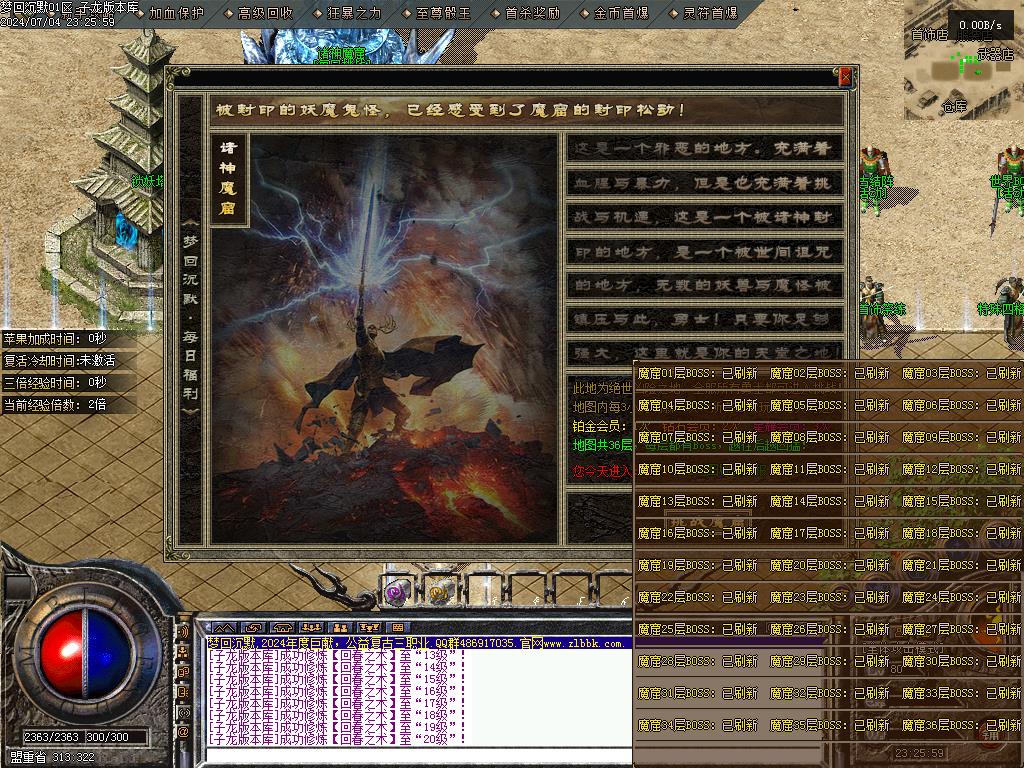Image resolution: width=1024 pixels, height=768 pixels.
Task: Open the 高级回收 top menu
Action: click(265, 13)
